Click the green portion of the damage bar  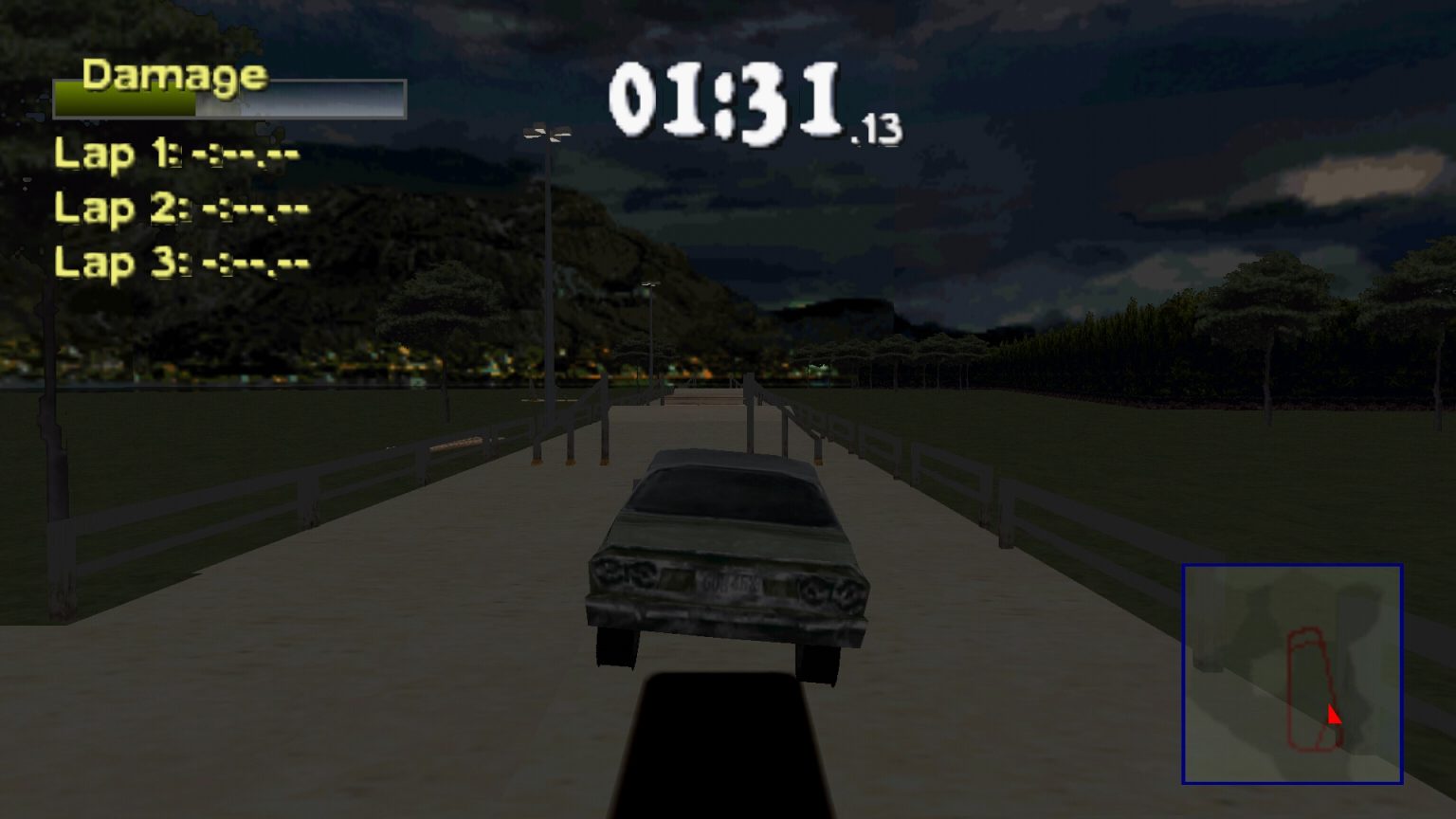(x=123, y=104)
